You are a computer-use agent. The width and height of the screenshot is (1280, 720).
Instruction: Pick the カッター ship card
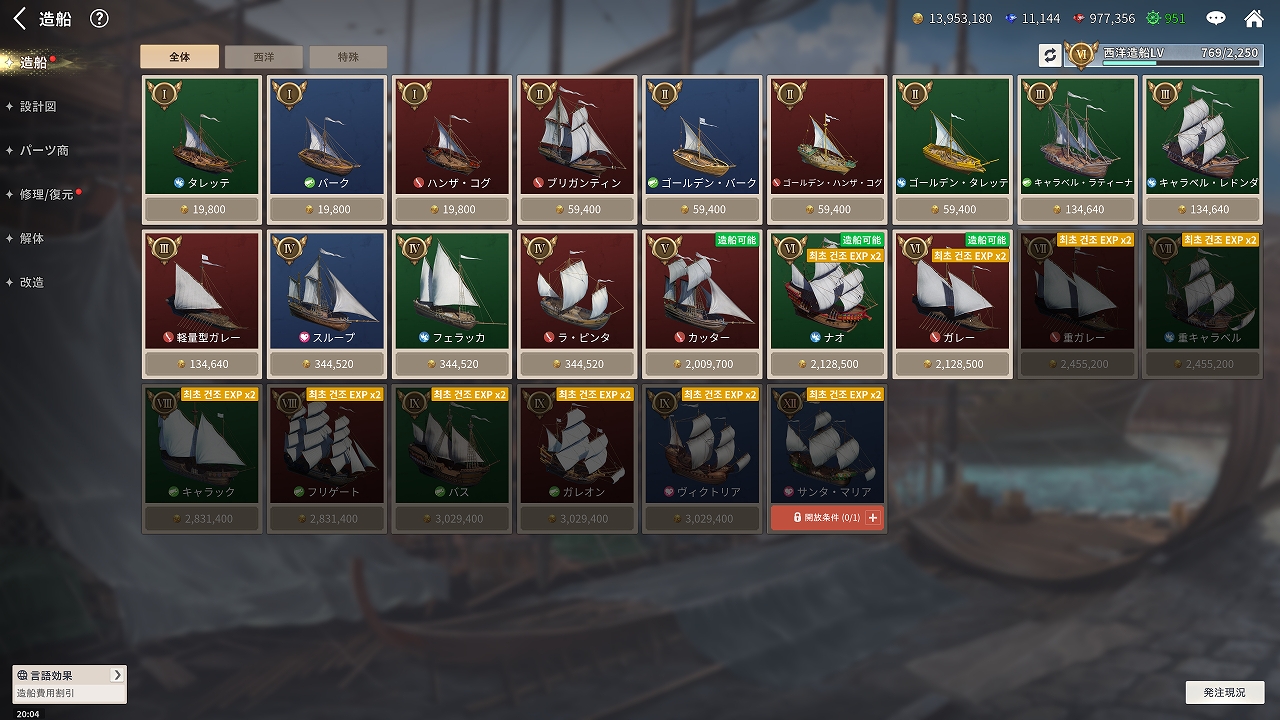pos(702,291)
